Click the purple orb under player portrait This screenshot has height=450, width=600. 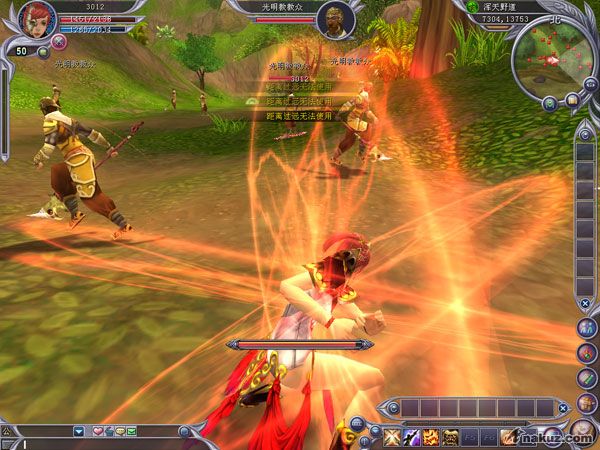click(58, 42)
